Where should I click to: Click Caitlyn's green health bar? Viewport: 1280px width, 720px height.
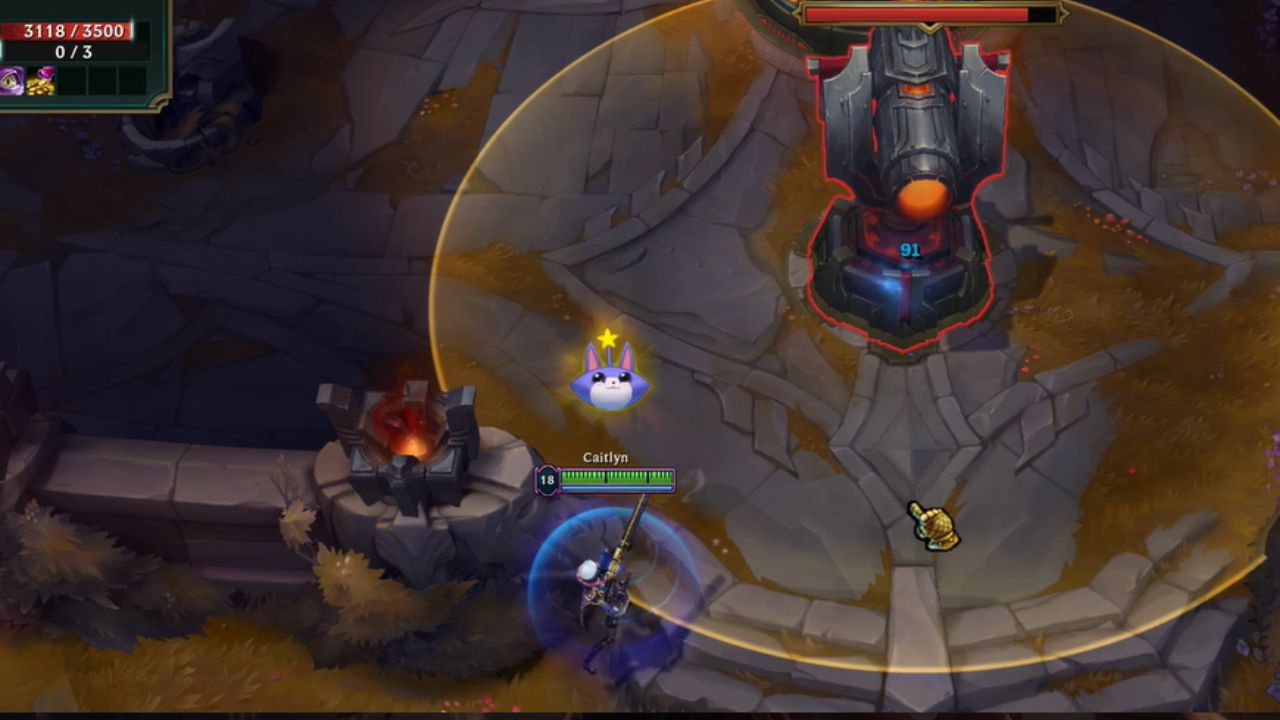tap(615, 477)
